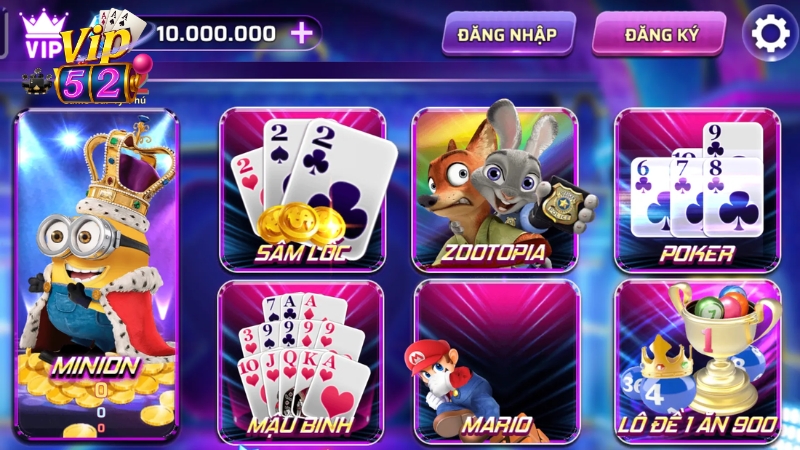Open the Zootopia game tile

point(496,190)
